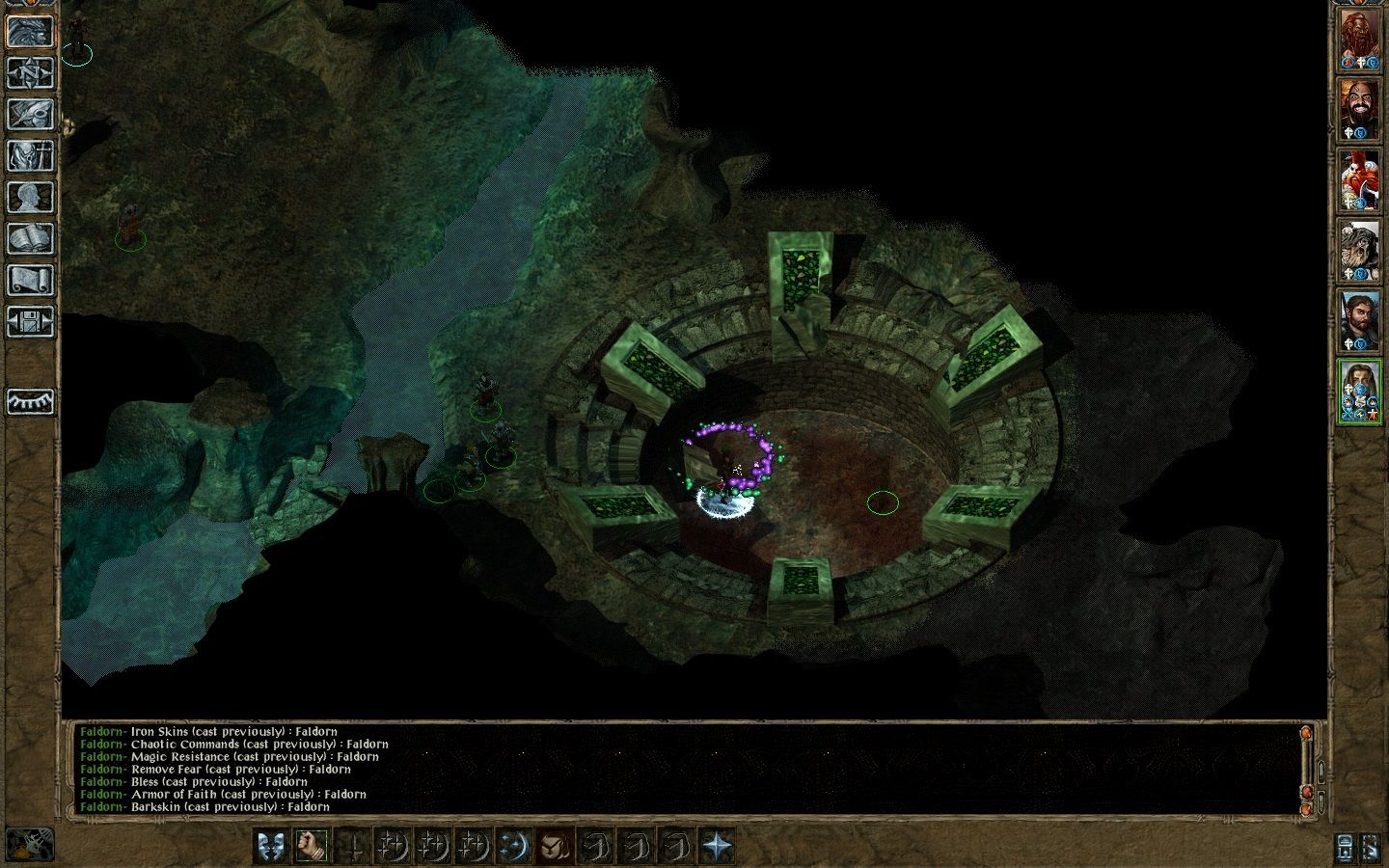Open the world map with the compass icon
The width and height of the screenshot is (1389, 868).
pyautogui.click(x=29, y=72)
